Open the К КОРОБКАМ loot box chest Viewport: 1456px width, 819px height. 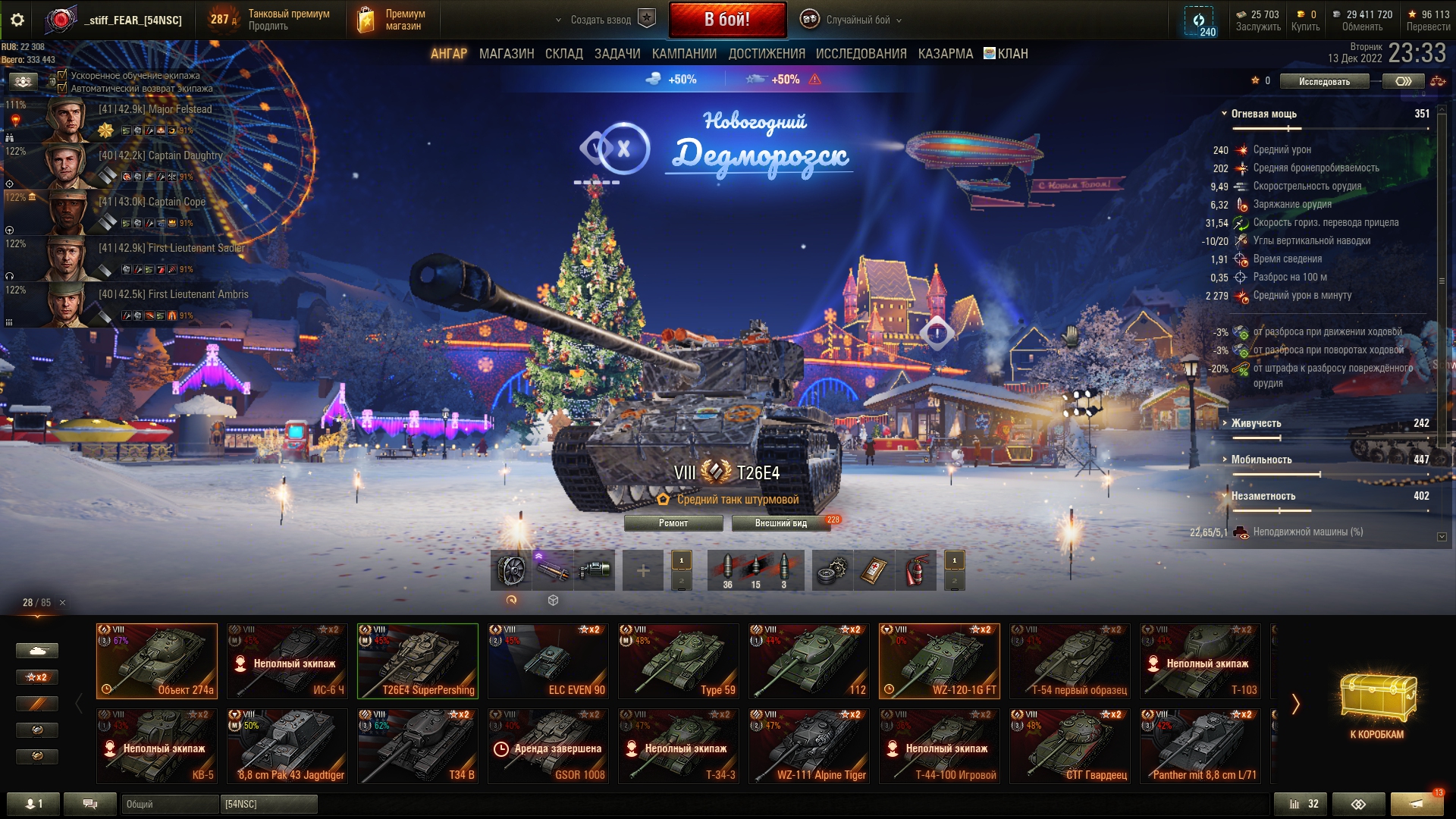1376,701
